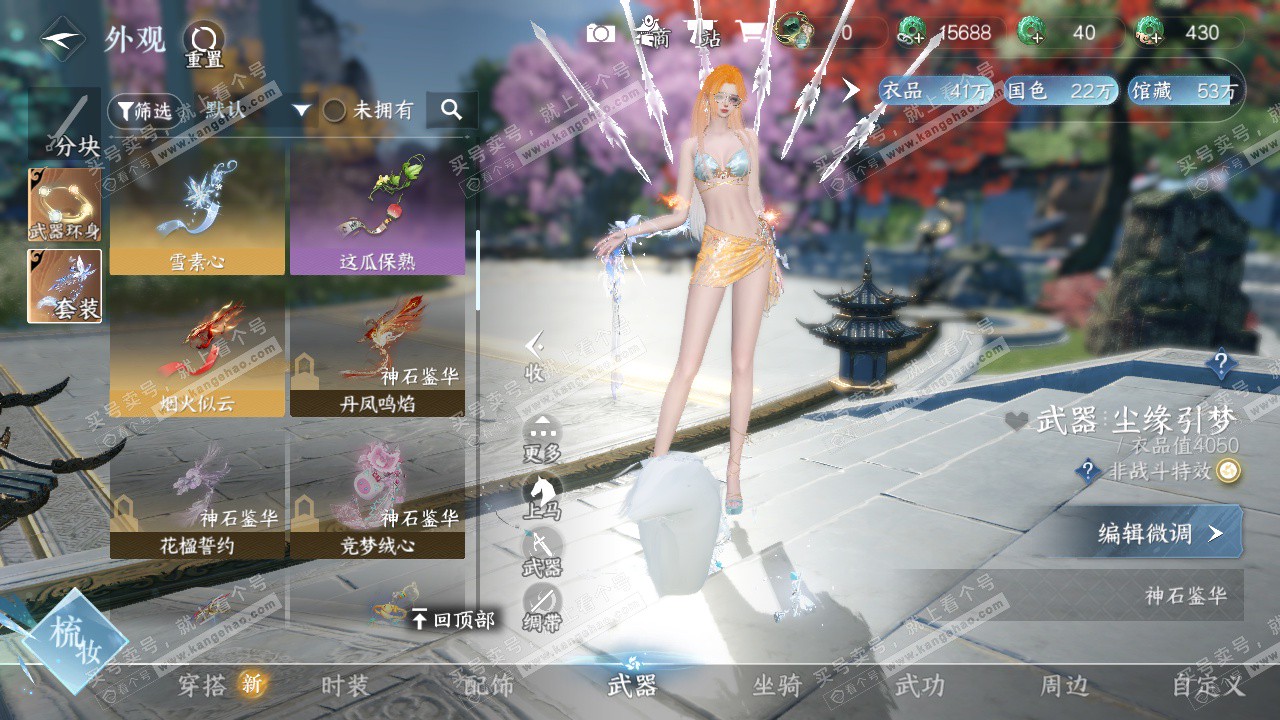The width and height of the screenshot is (1280, 720).
Task: Go back using the top-left arrow
Action: point(62,39)
